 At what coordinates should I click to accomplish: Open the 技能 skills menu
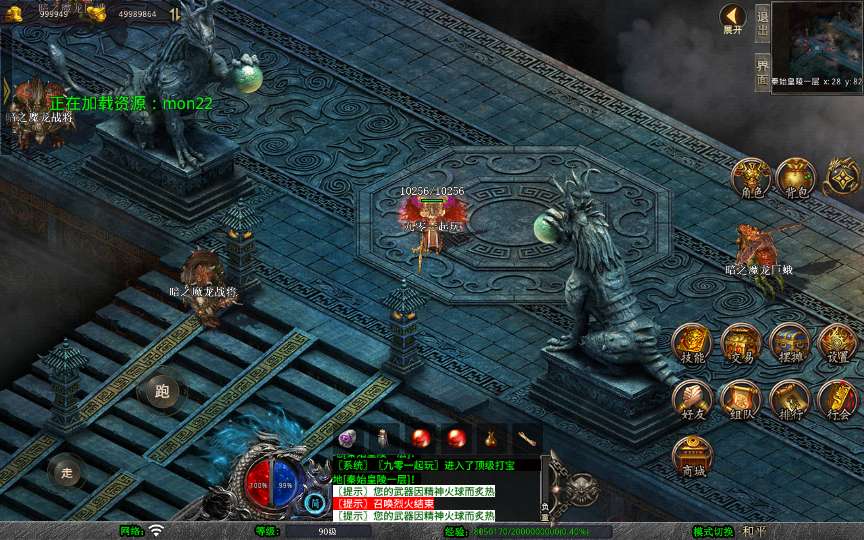tap(692, 344)
